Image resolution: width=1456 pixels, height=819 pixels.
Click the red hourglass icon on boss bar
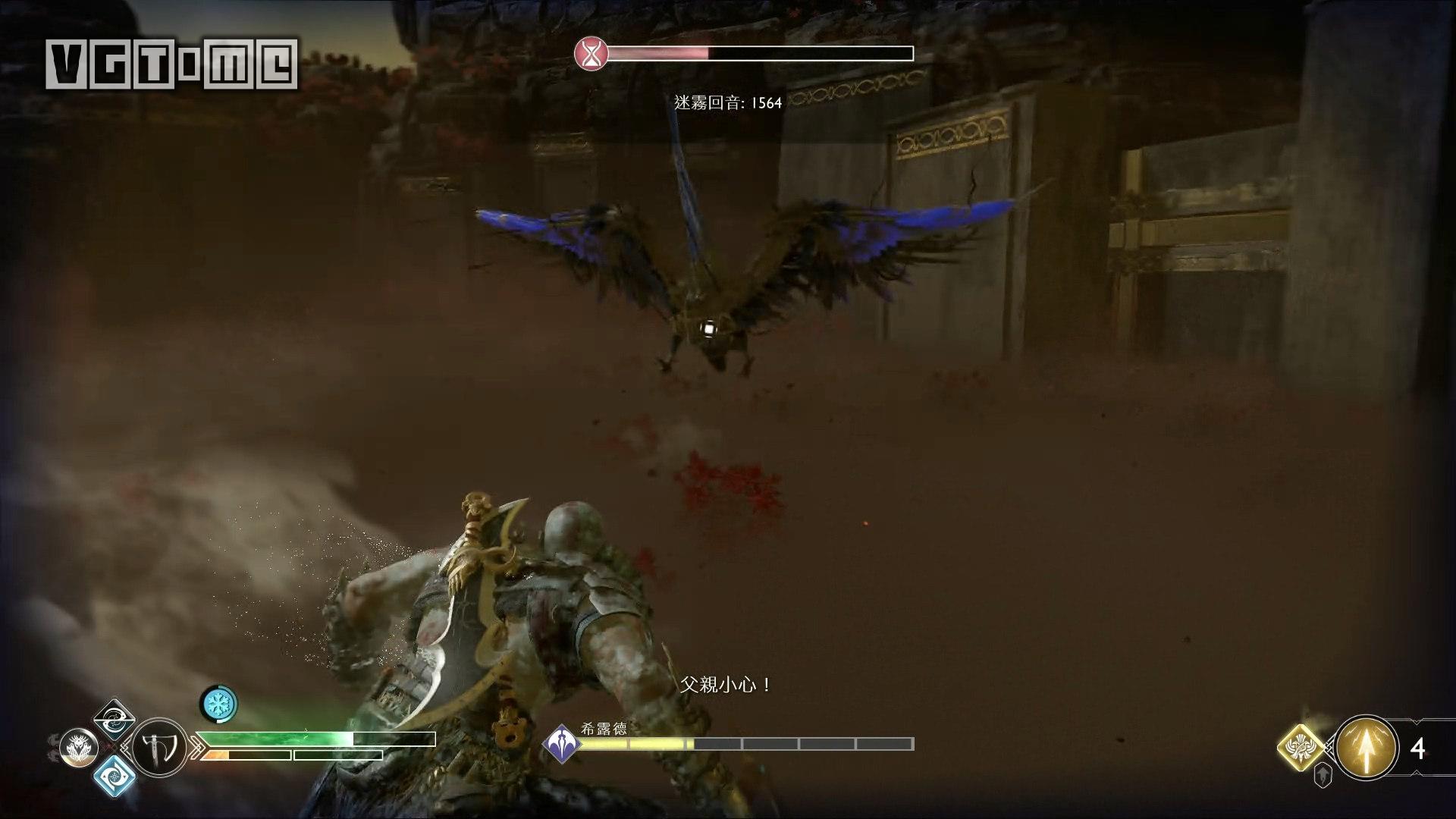click(590, 53)
